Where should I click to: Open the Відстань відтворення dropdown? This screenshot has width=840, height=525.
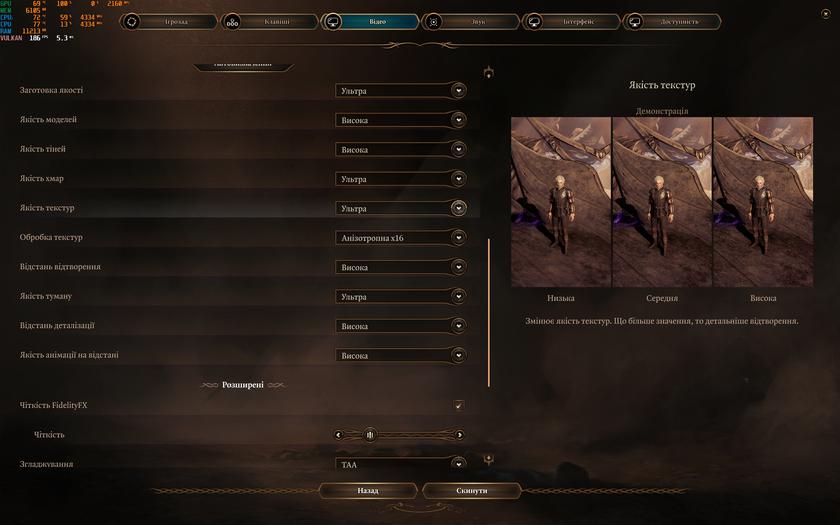[401, 267]
